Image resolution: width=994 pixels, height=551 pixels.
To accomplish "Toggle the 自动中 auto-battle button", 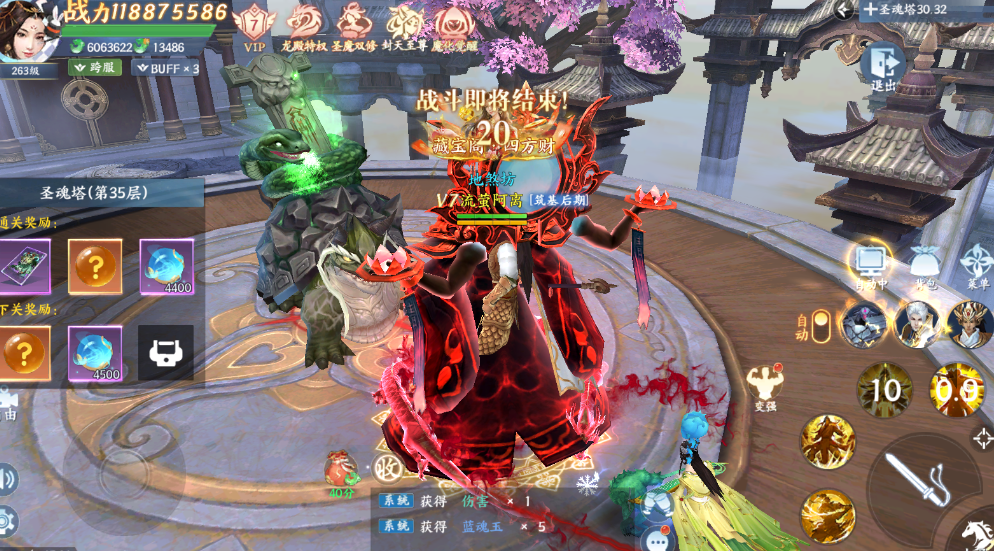I will click(x=871, y=264).
